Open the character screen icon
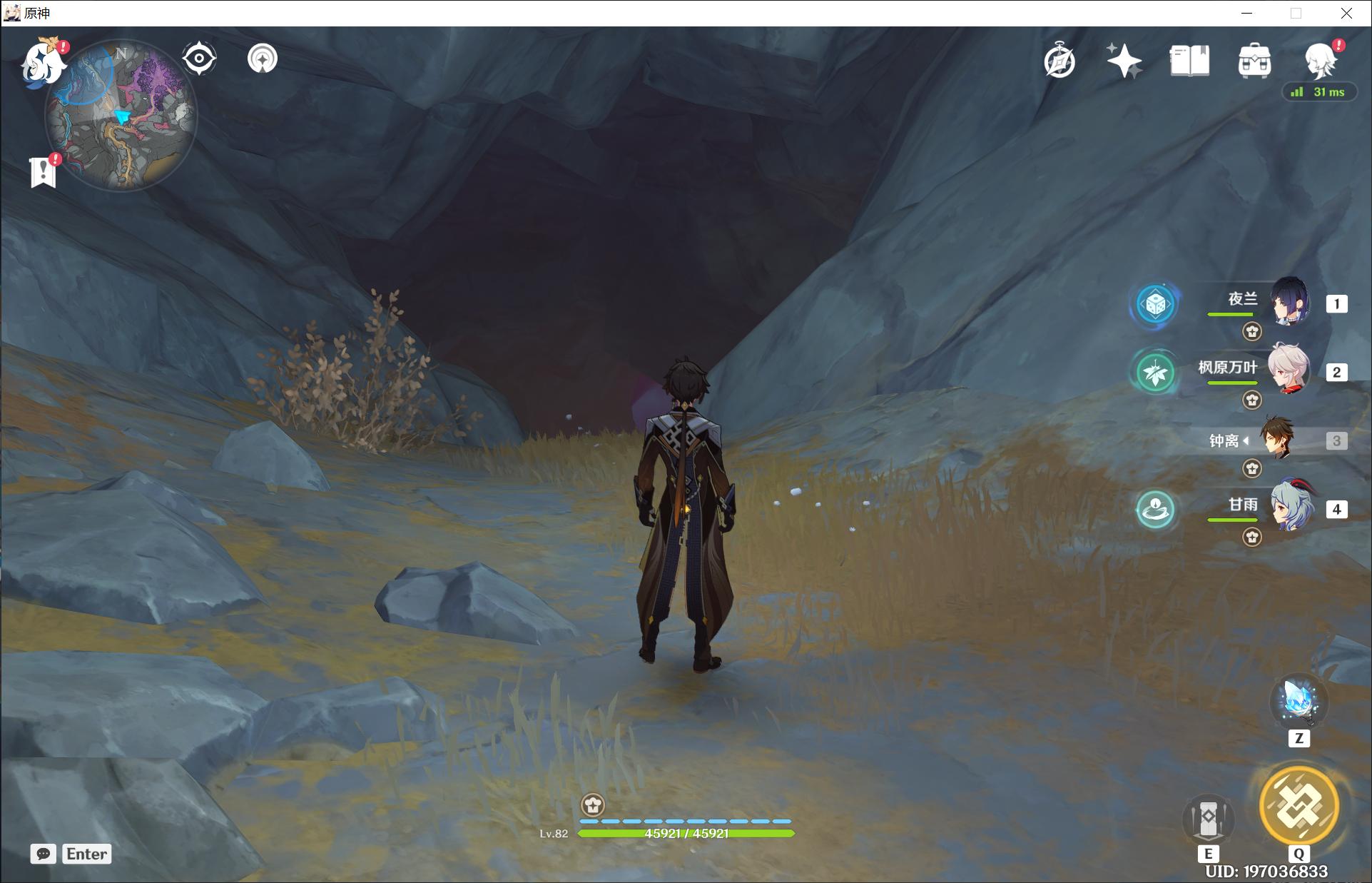The height and width of the screenshot is (883, 1372). tap(1319, 60)
